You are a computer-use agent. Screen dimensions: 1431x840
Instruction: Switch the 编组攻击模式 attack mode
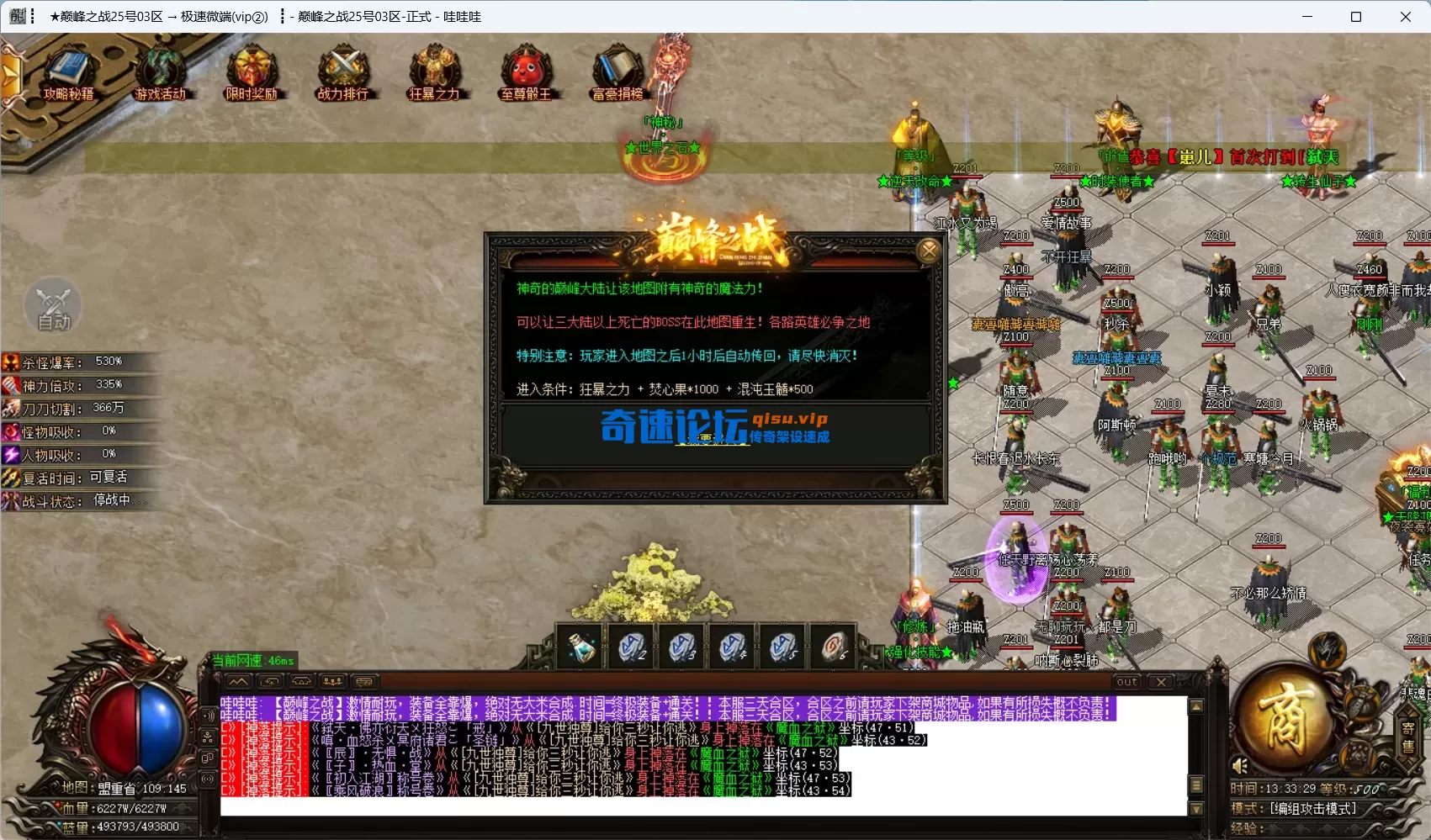pyautogui.click(x=1314, y=807)
